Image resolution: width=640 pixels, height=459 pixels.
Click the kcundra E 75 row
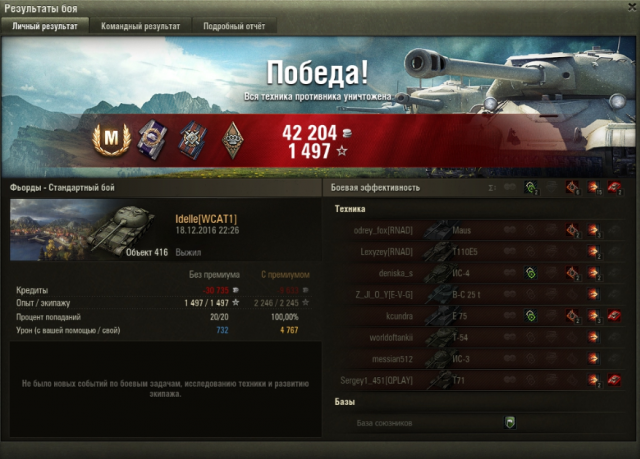(x=480, y=316)
